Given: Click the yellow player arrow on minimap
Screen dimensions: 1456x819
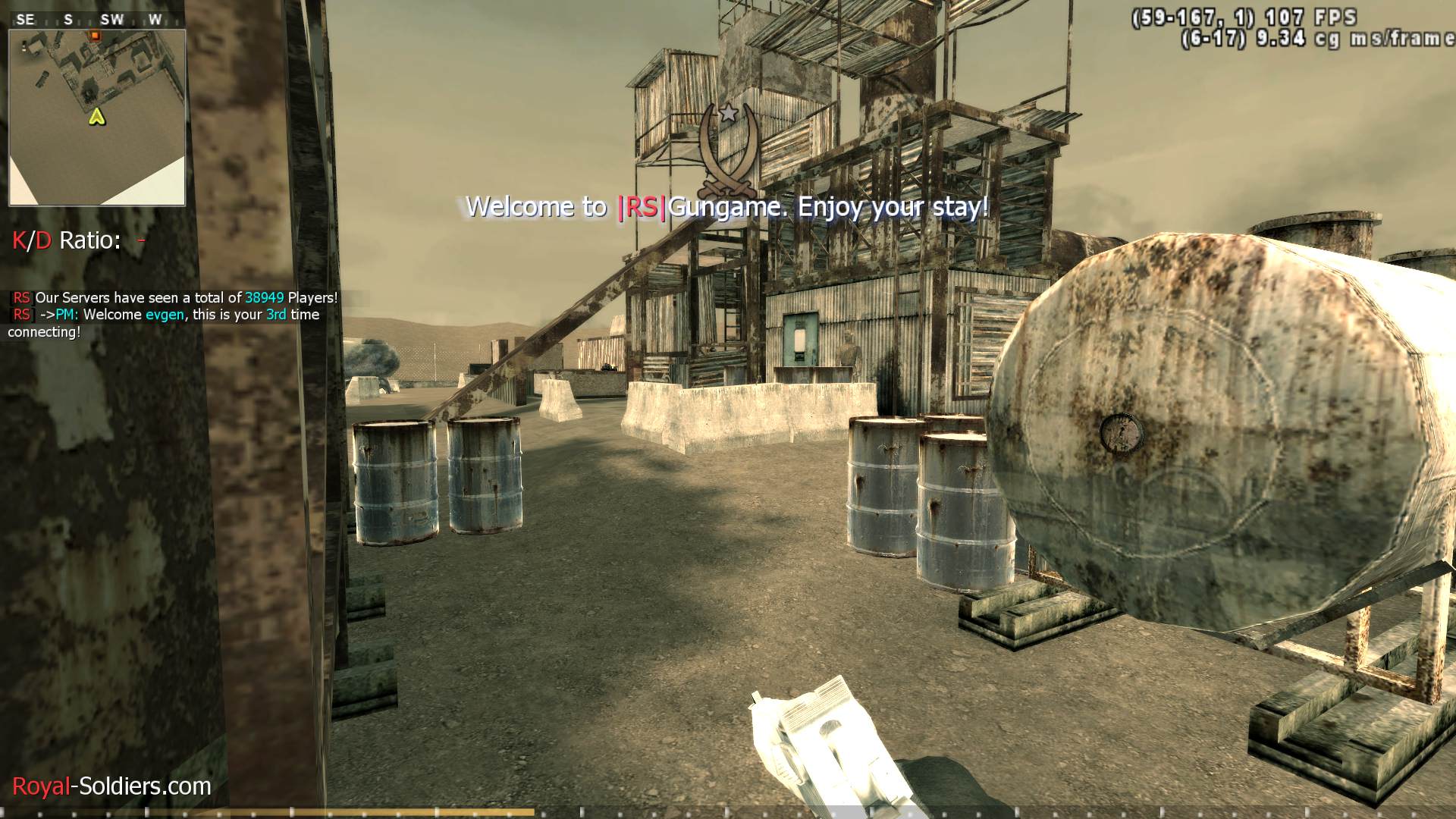Looking at the screenshot, I should pyautogui.click(x=96, y=118).
